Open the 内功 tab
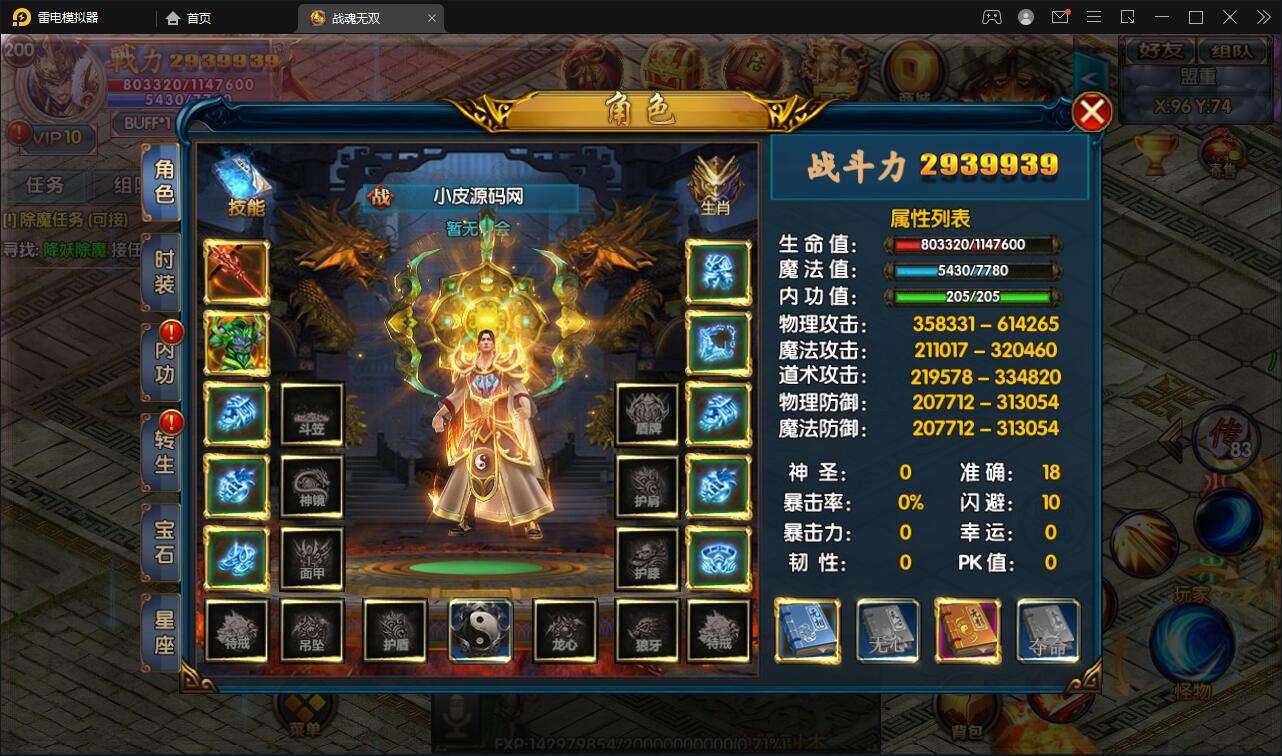Screen dimensions: 1282x756 pyautogui.click(x=164, y=362)
